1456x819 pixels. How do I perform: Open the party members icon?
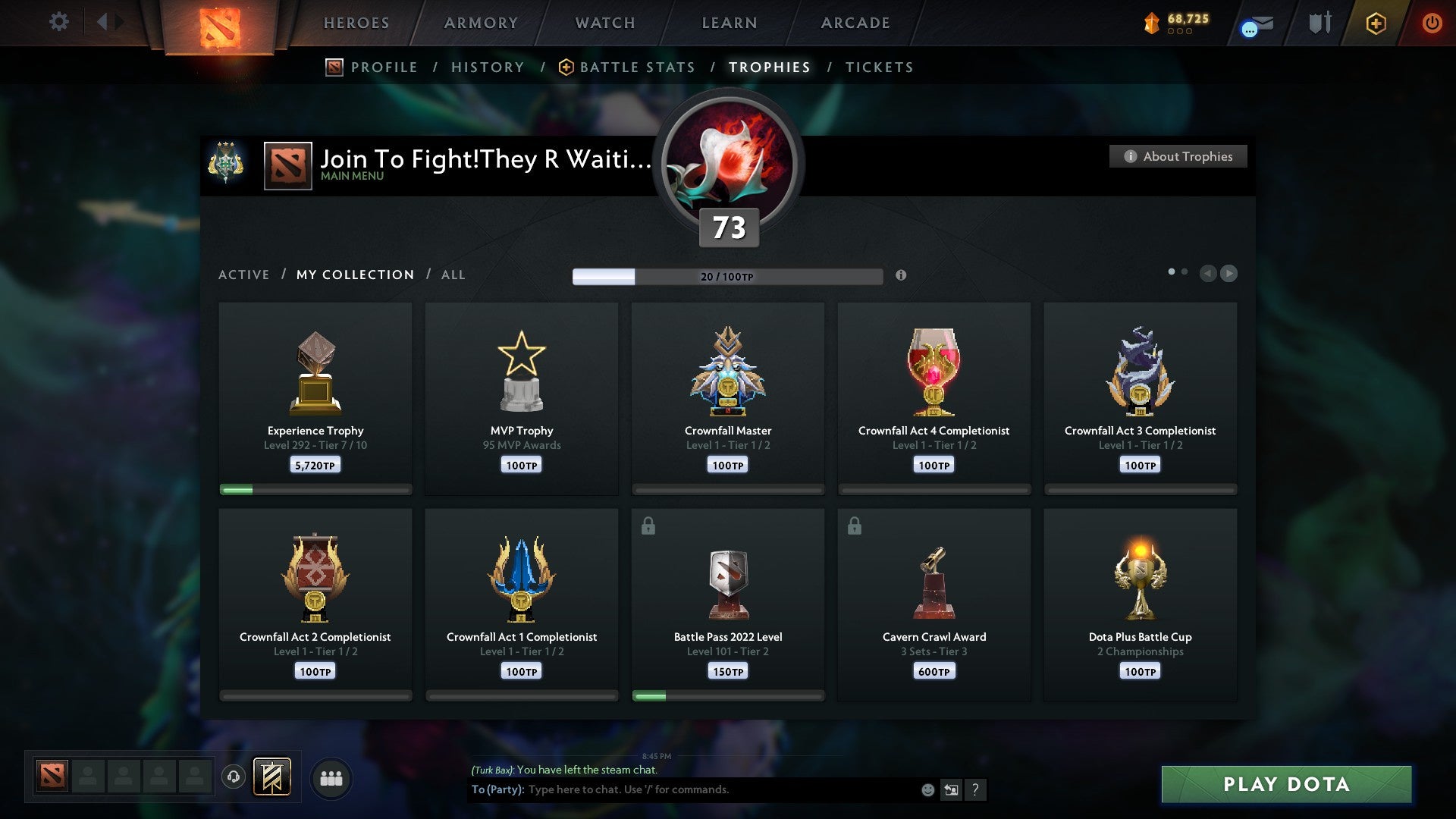(331, 778)
